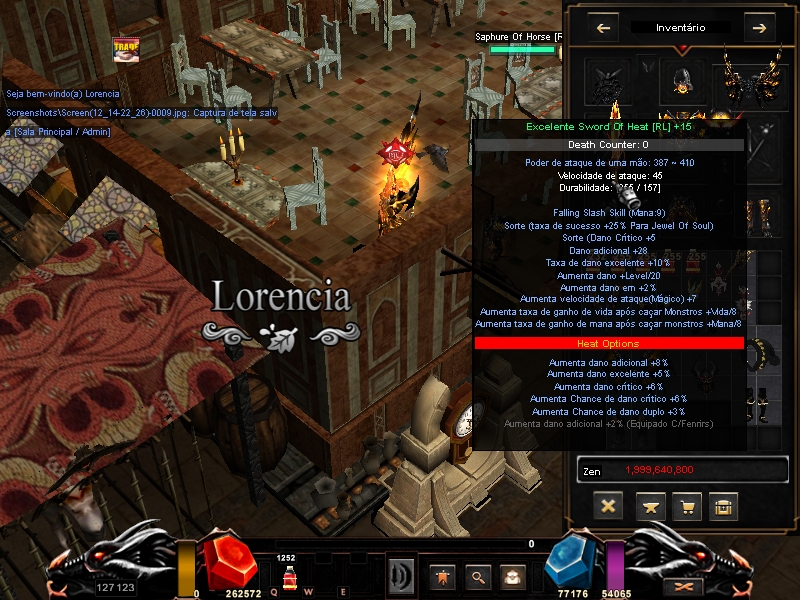Open the magnifying glass search button
This screenshot has width=800, height=600.
pos(478,576)
